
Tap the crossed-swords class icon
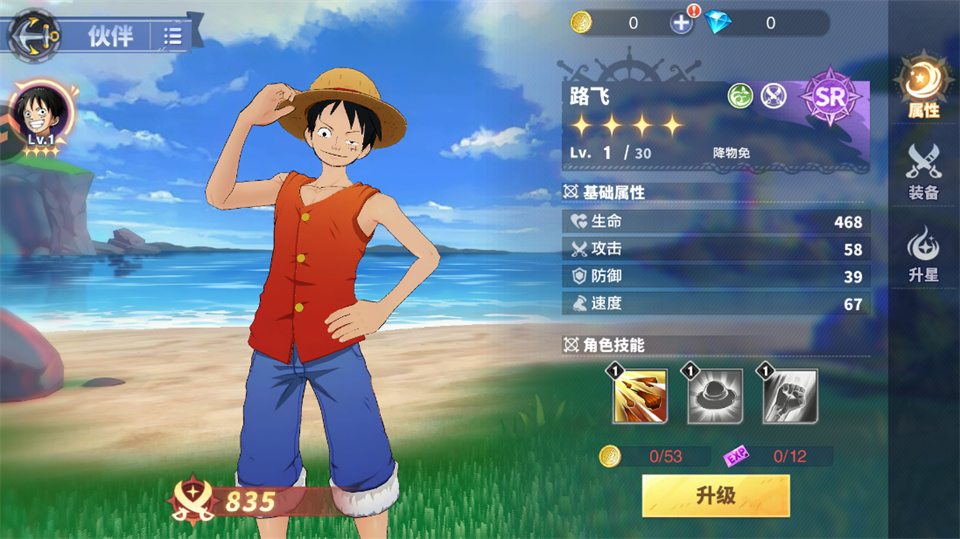tap(774, 95)
